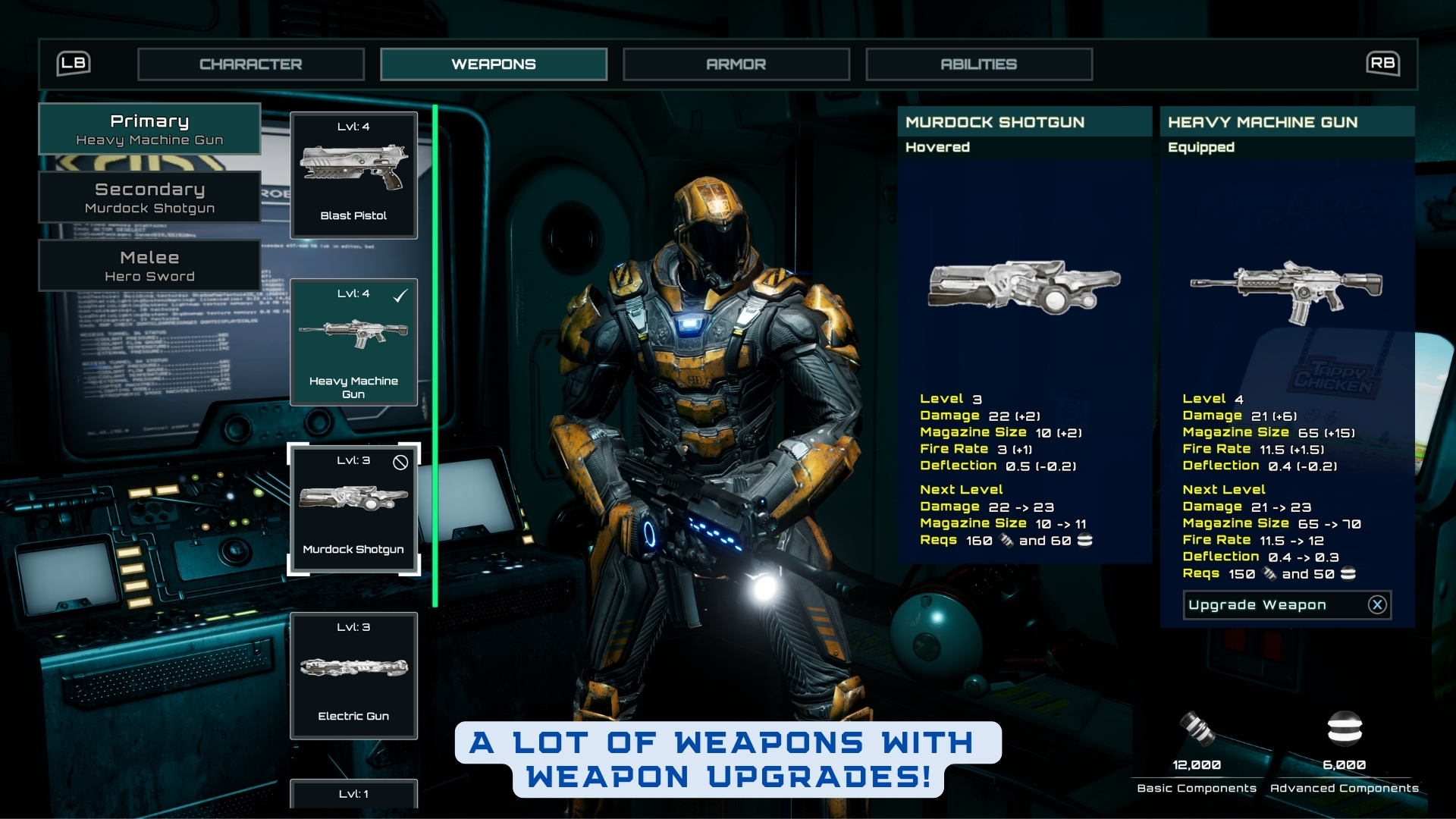Toggle equip state of Murdock Shotgun
This screenshot has height=819, width=1456.
353,508
